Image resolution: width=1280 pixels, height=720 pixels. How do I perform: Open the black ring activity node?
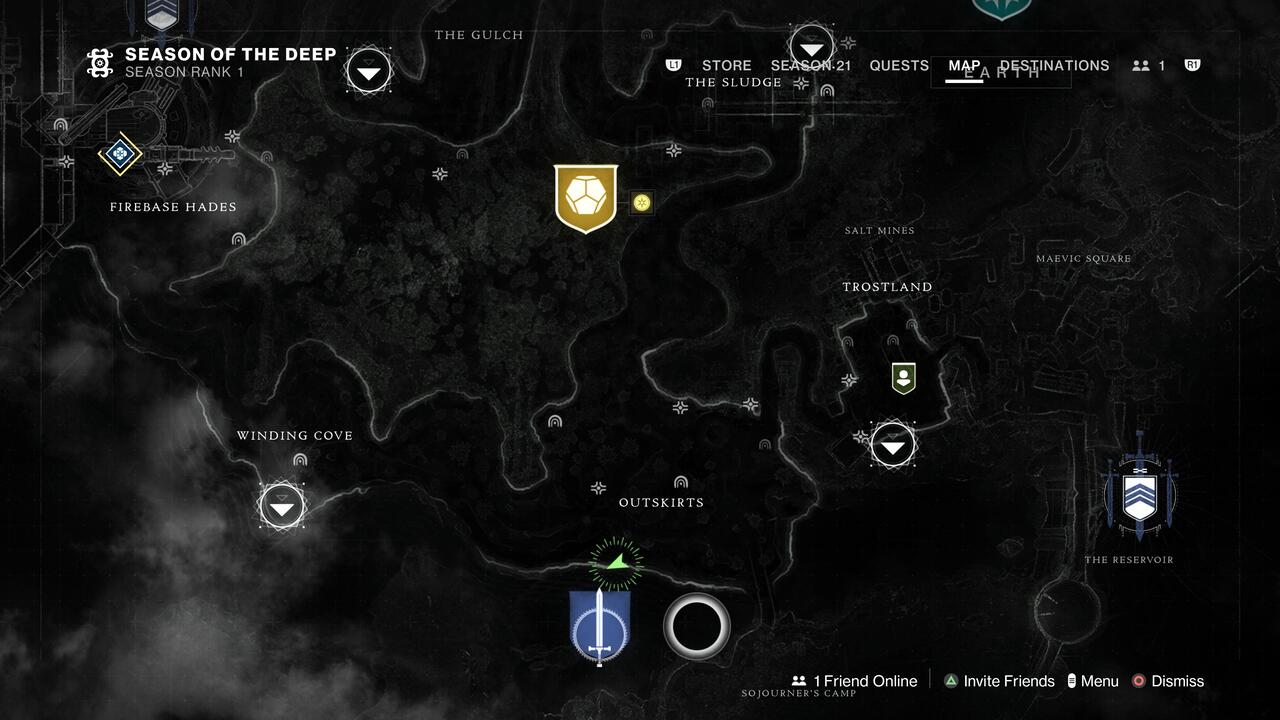coord(697,626)
